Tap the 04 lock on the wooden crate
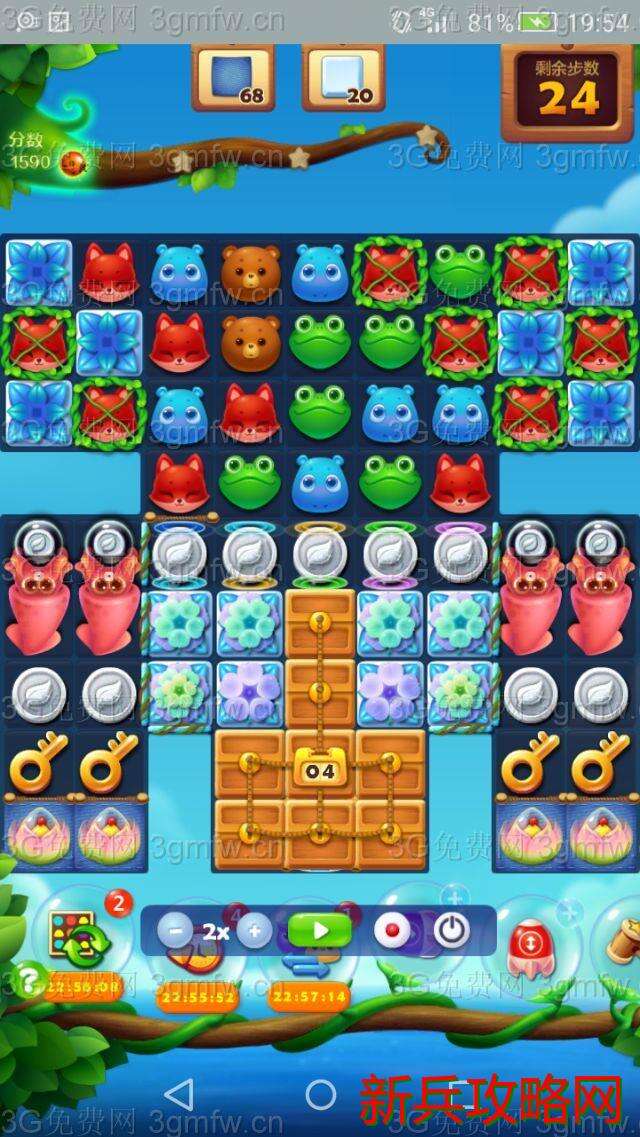Viewport: 640px width, 1137px height. [x=320, y=770]
